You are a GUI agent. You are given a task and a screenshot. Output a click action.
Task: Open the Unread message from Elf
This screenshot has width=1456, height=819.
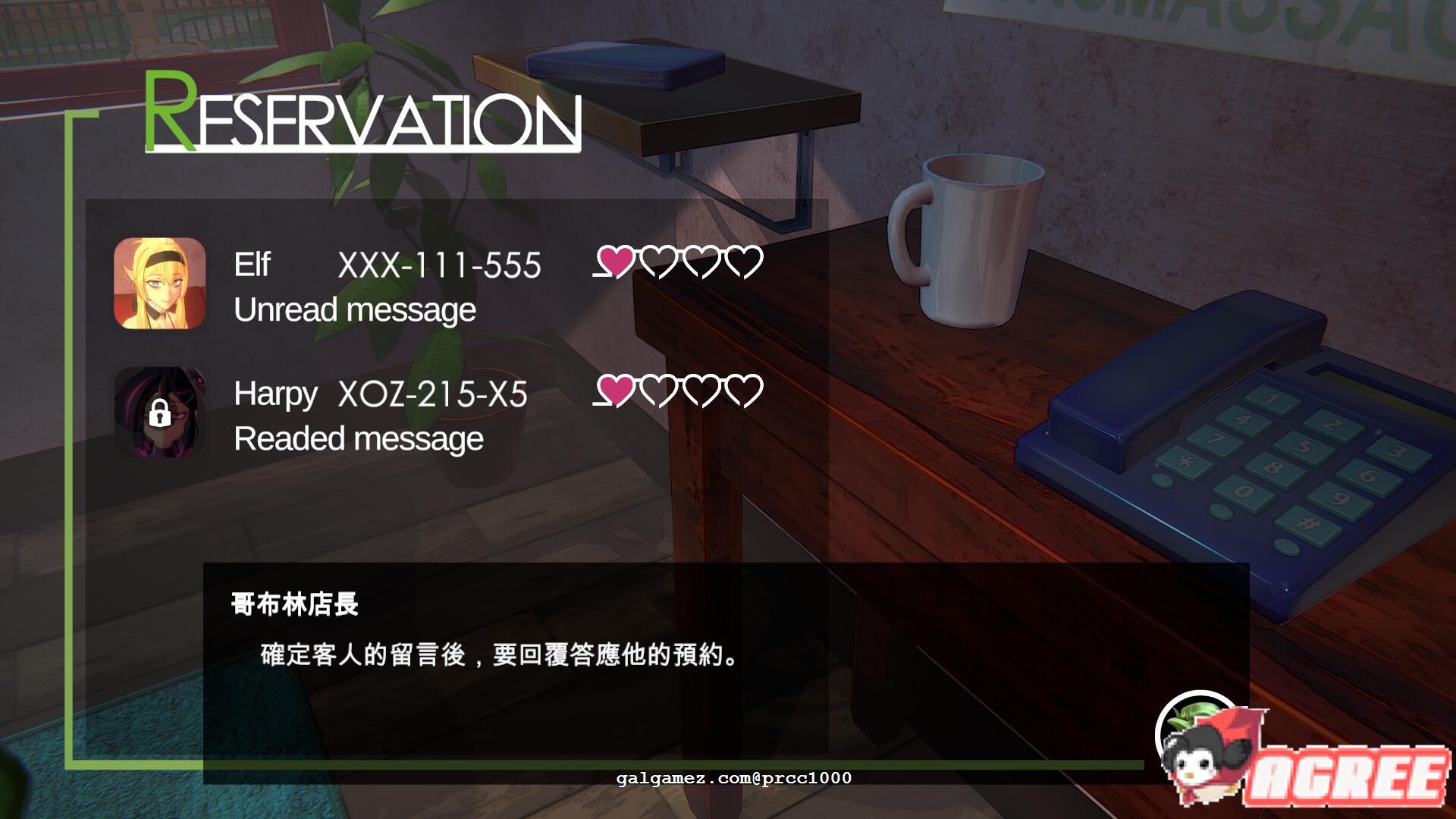[x=355, y=309]
